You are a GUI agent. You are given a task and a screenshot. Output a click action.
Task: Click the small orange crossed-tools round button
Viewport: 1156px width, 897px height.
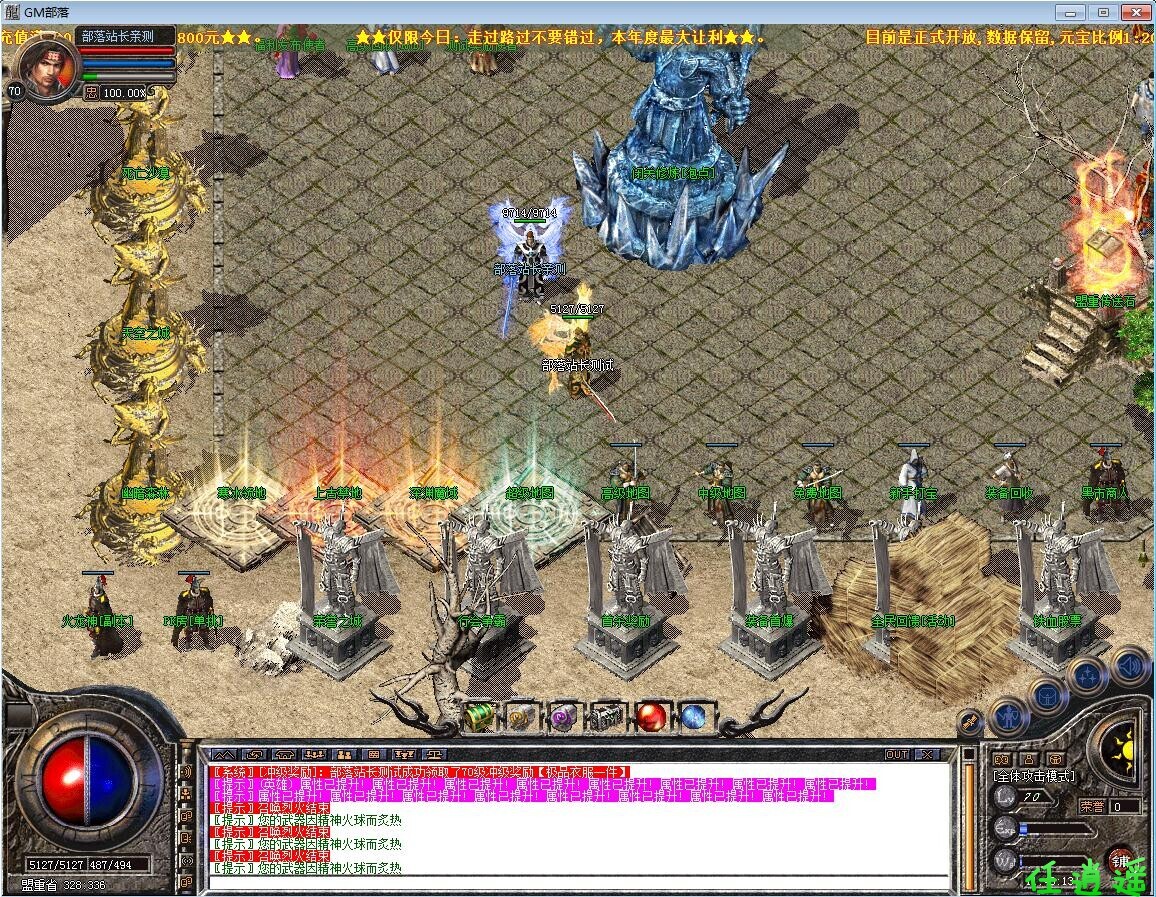pyautogui.click(x=969, y=720)
